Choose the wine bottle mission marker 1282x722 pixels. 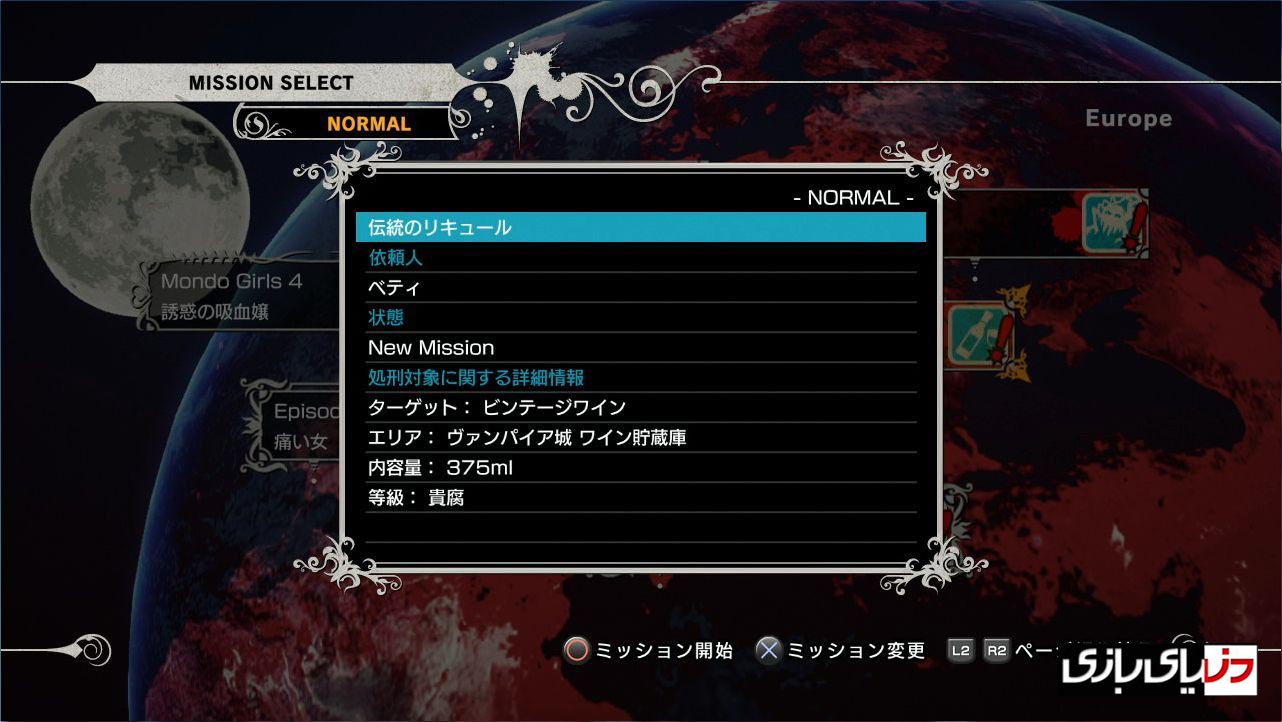tap(977, 336)
